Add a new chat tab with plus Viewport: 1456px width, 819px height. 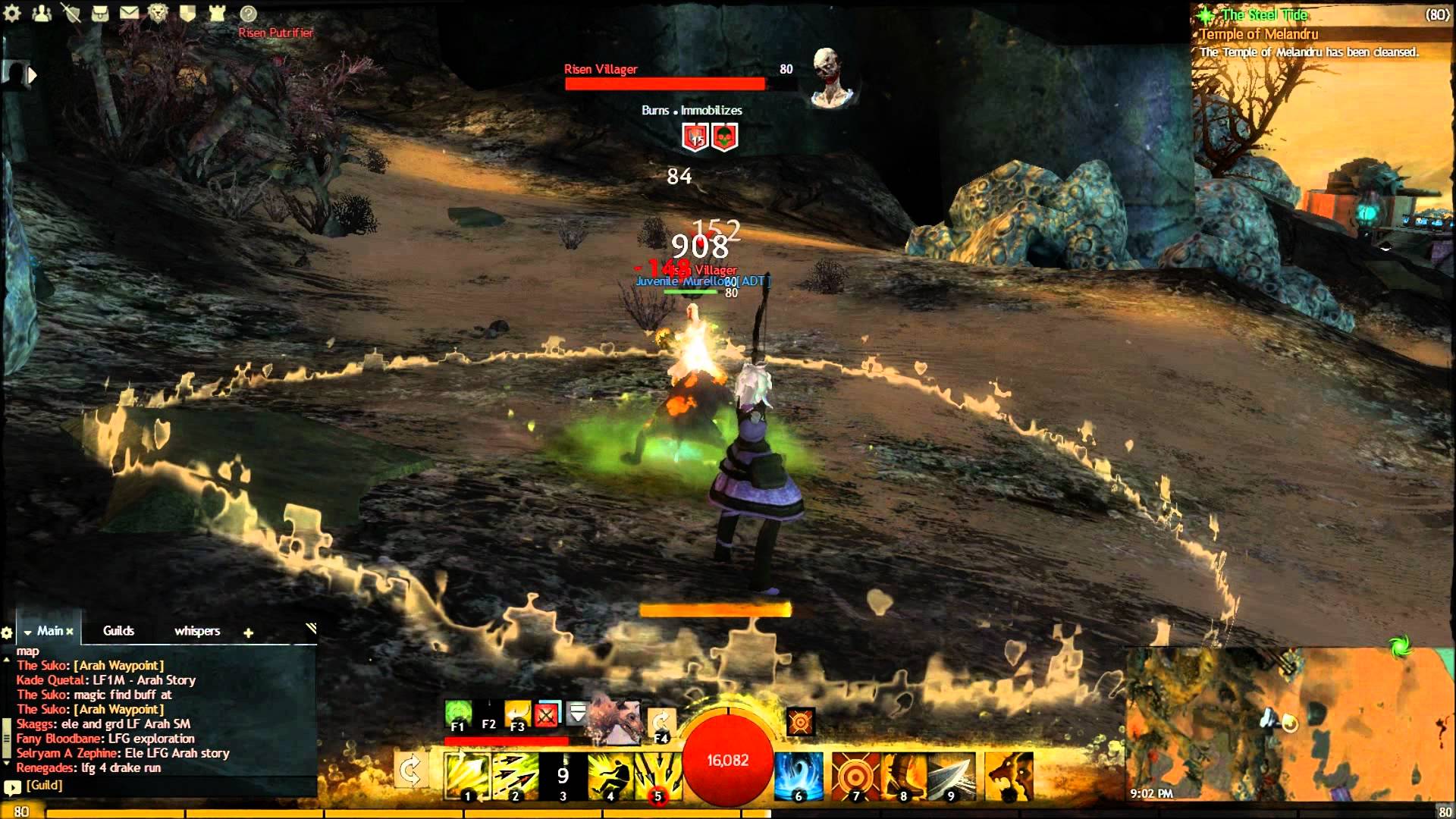click(248, 632)
